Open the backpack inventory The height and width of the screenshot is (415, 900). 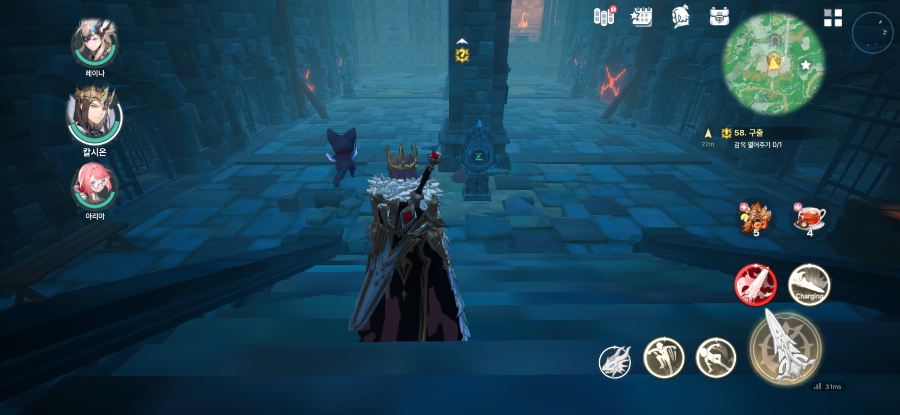[x=719, y=17]
